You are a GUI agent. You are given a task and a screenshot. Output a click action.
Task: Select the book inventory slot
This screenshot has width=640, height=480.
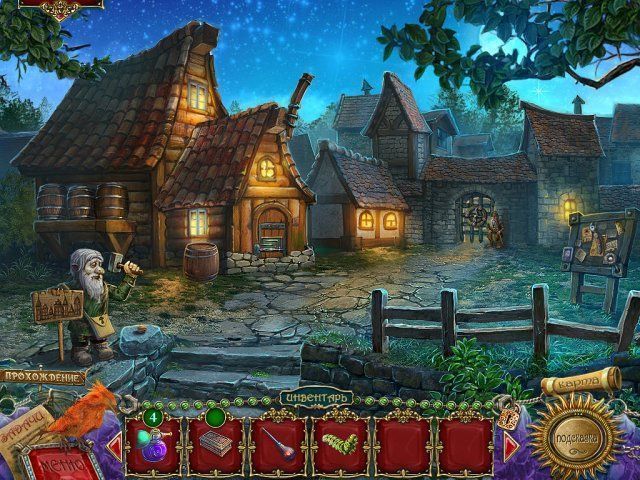tap(215, 443)
